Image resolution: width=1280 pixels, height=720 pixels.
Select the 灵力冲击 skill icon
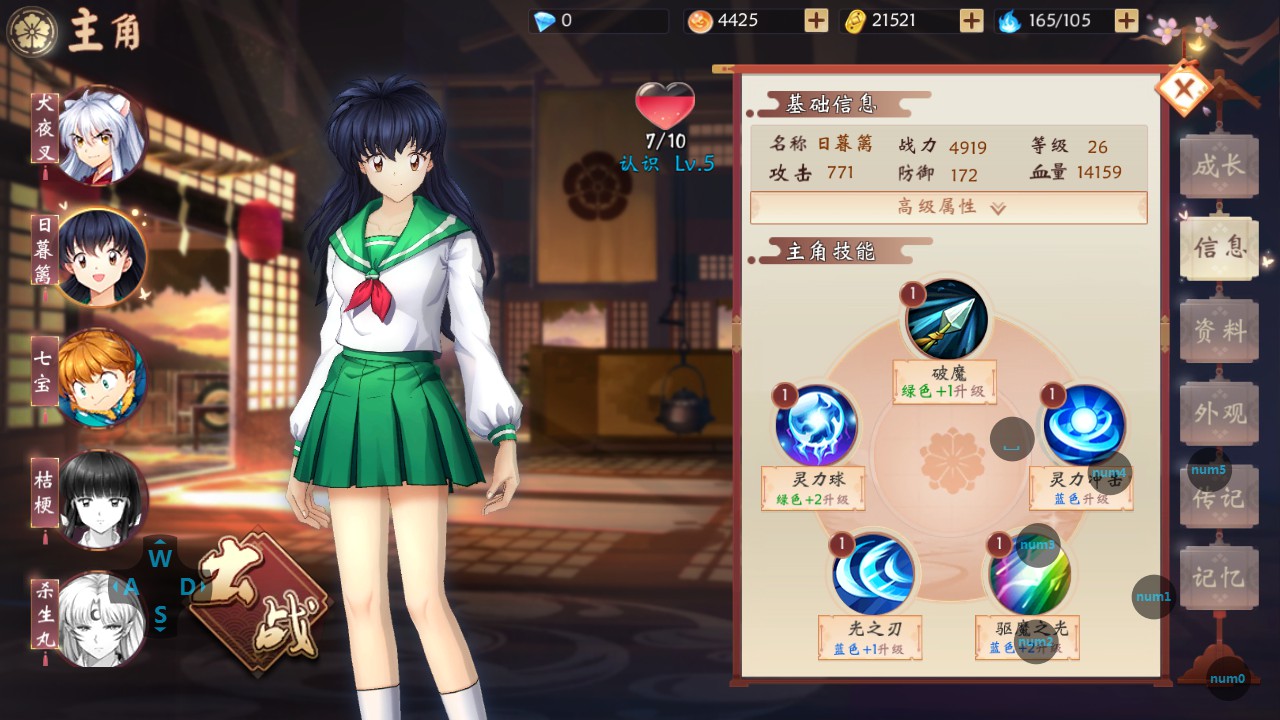1083,425
